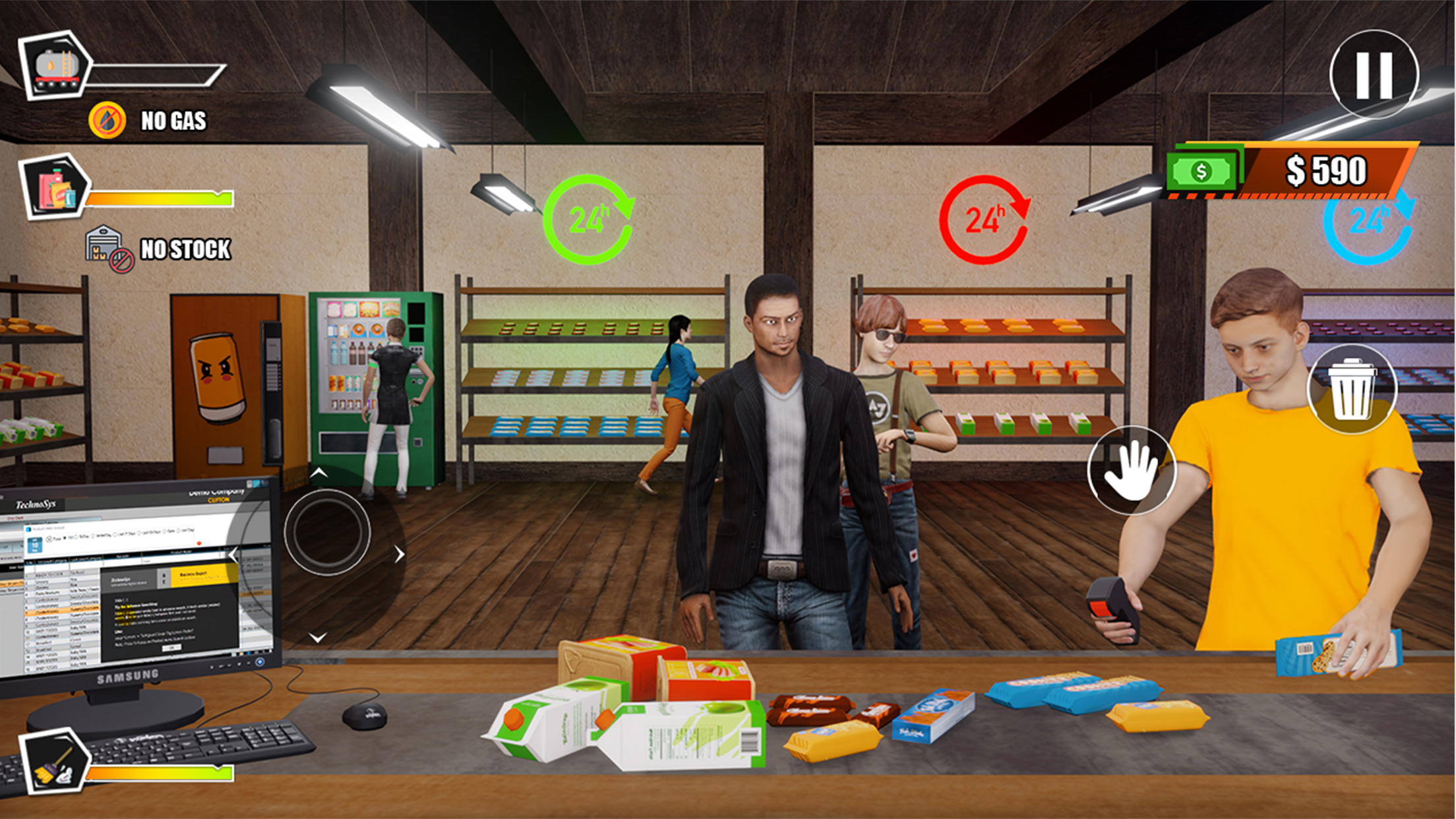The width and height of the screenshot is (1456, 819).
Task: Click the dollar bill icon next to cash amount
Action: point(1201,172)
